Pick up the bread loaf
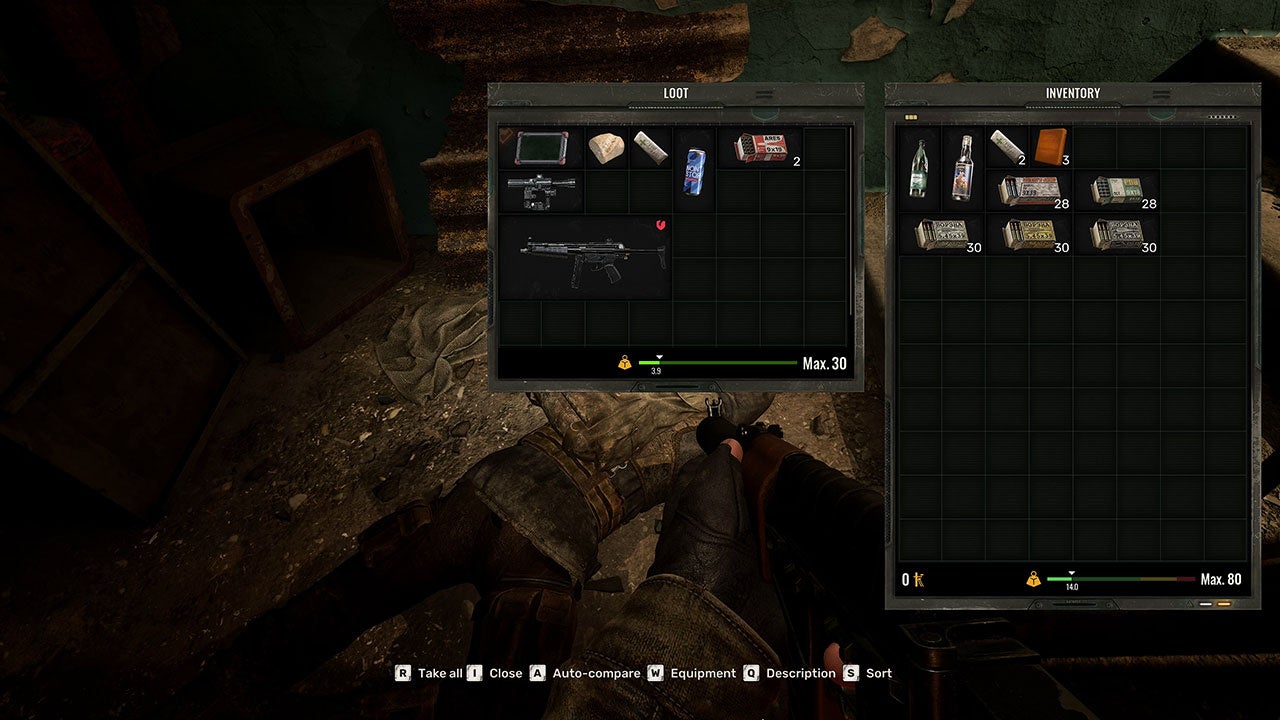This screenshot has width=1280, height=720. pos(606,147)
